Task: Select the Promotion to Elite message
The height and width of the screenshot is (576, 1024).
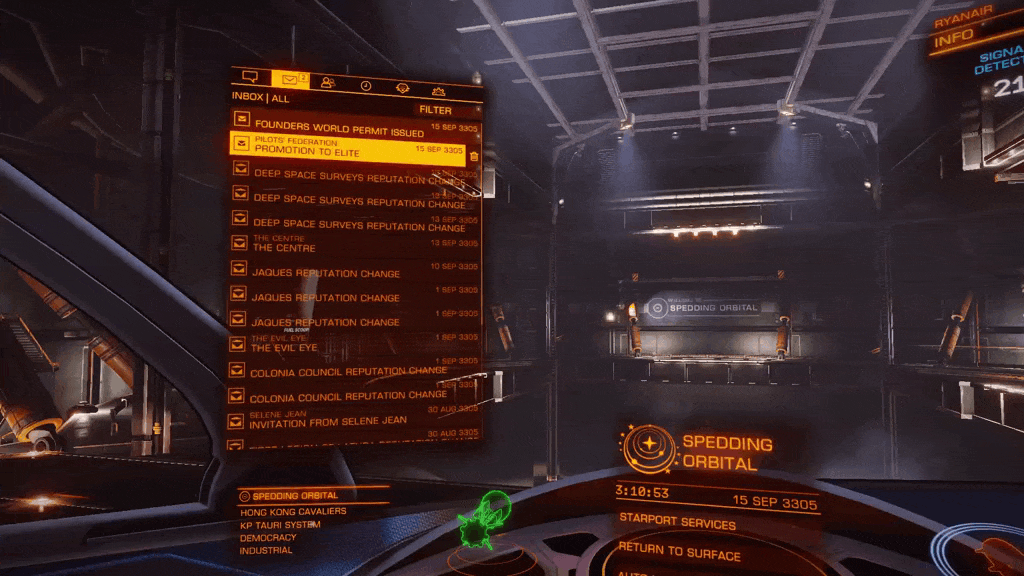Action: 347,148
